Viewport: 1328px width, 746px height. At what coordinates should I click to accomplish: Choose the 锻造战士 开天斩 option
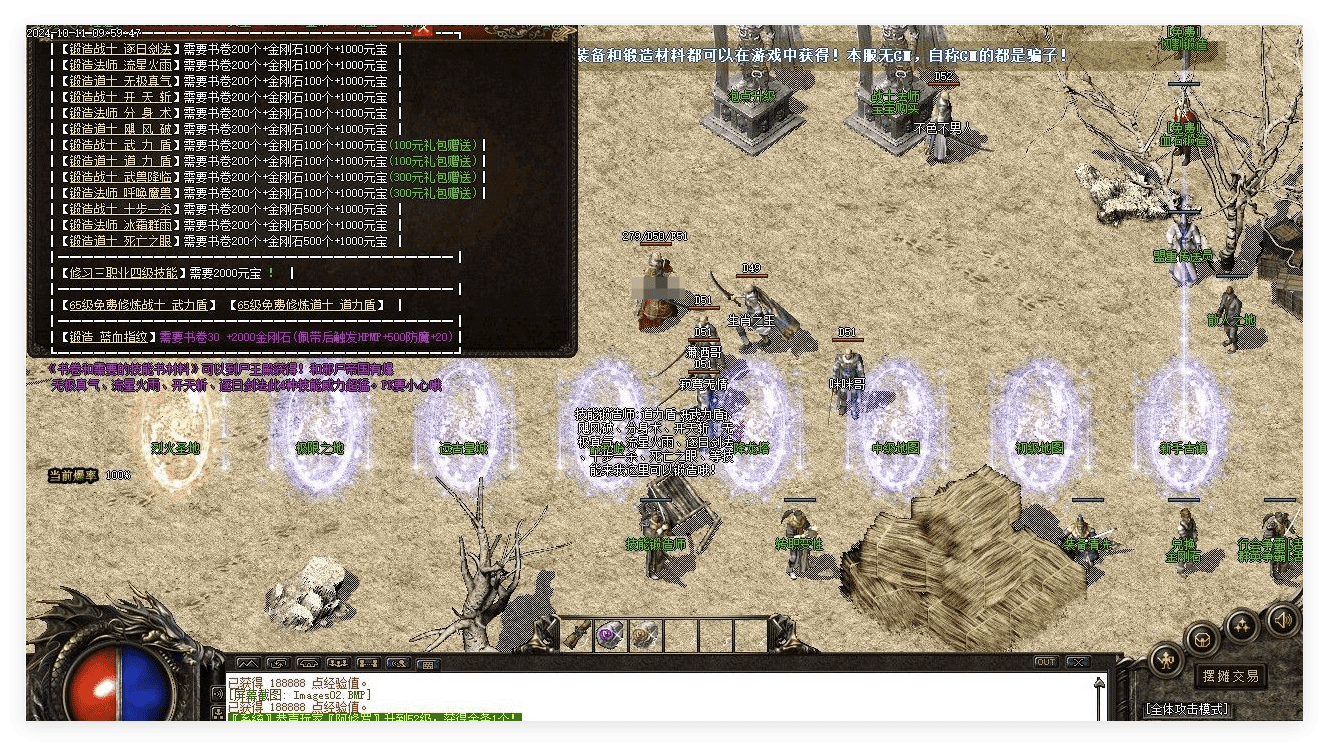click(x=121, y=97)
